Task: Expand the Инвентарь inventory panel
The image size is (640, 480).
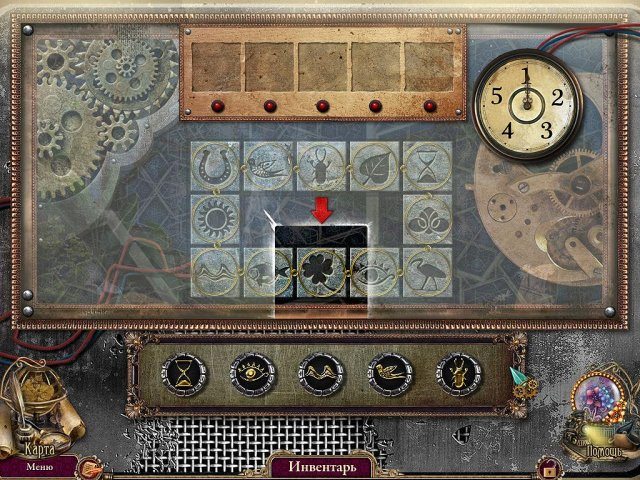Action: point(319,466)
